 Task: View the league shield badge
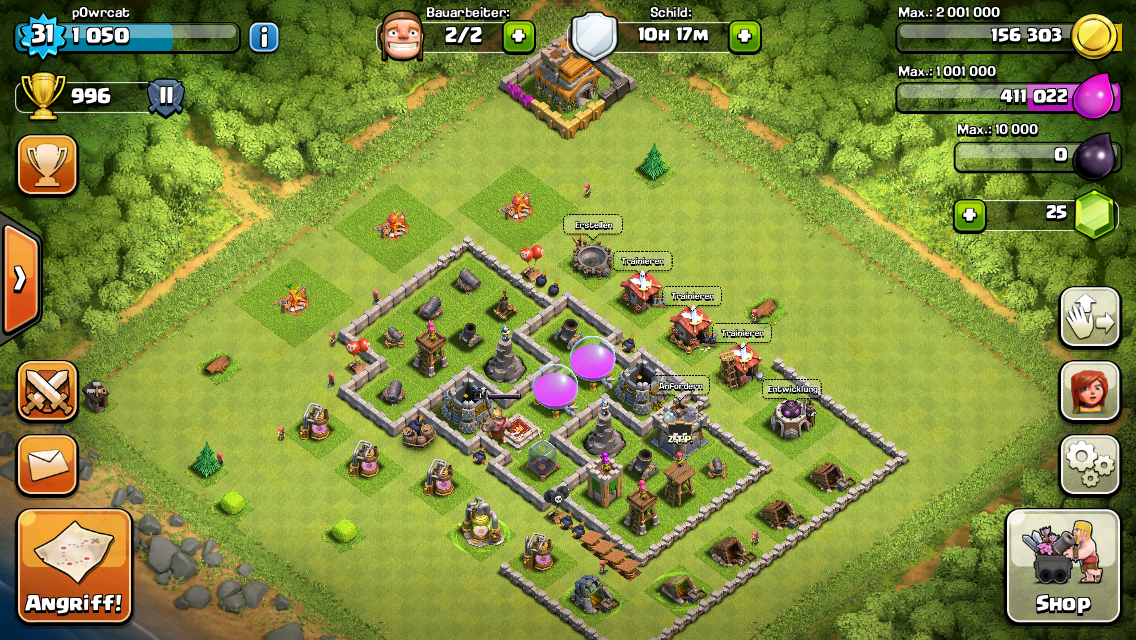(165, 98)
